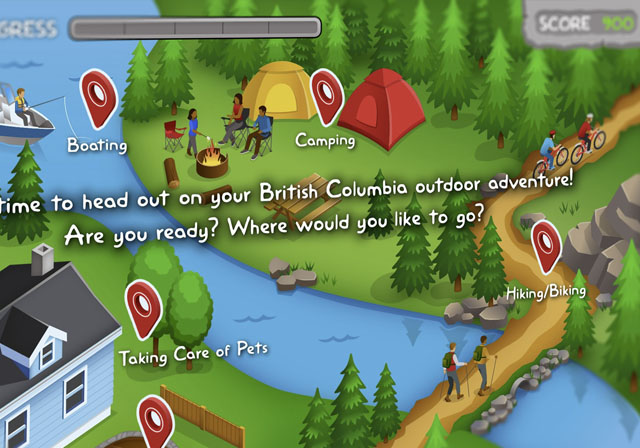Pick the Hiking/Biking destination pin

point(545,245)
